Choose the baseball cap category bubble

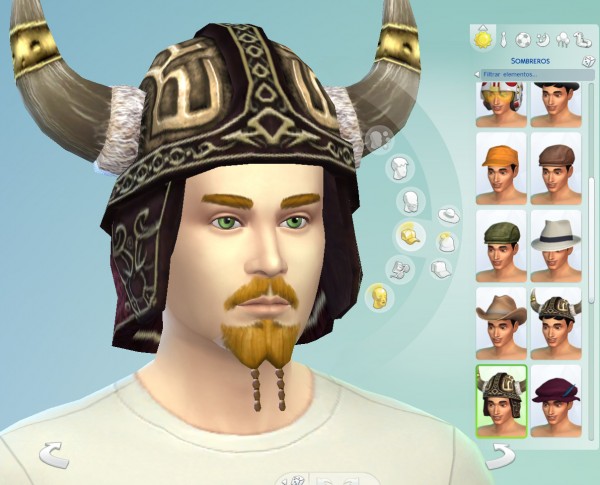tap(440, 268)
